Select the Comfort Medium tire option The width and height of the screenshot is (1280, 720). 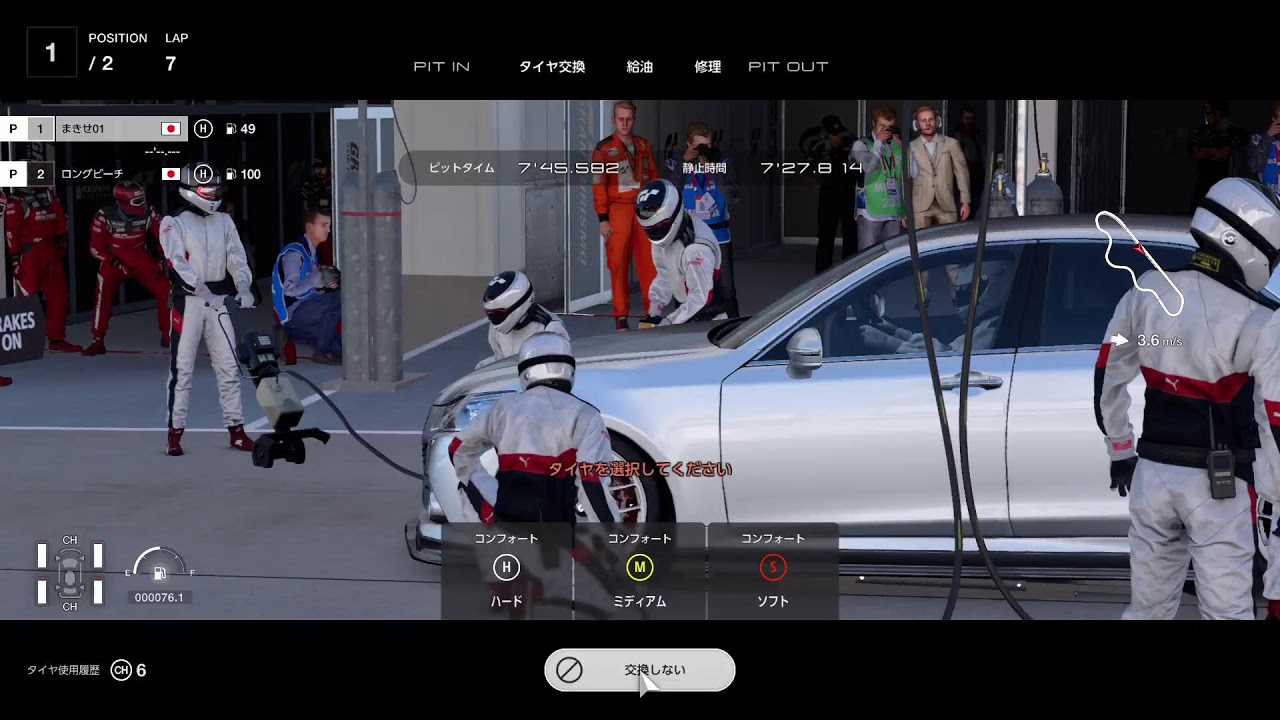point(640,570)
